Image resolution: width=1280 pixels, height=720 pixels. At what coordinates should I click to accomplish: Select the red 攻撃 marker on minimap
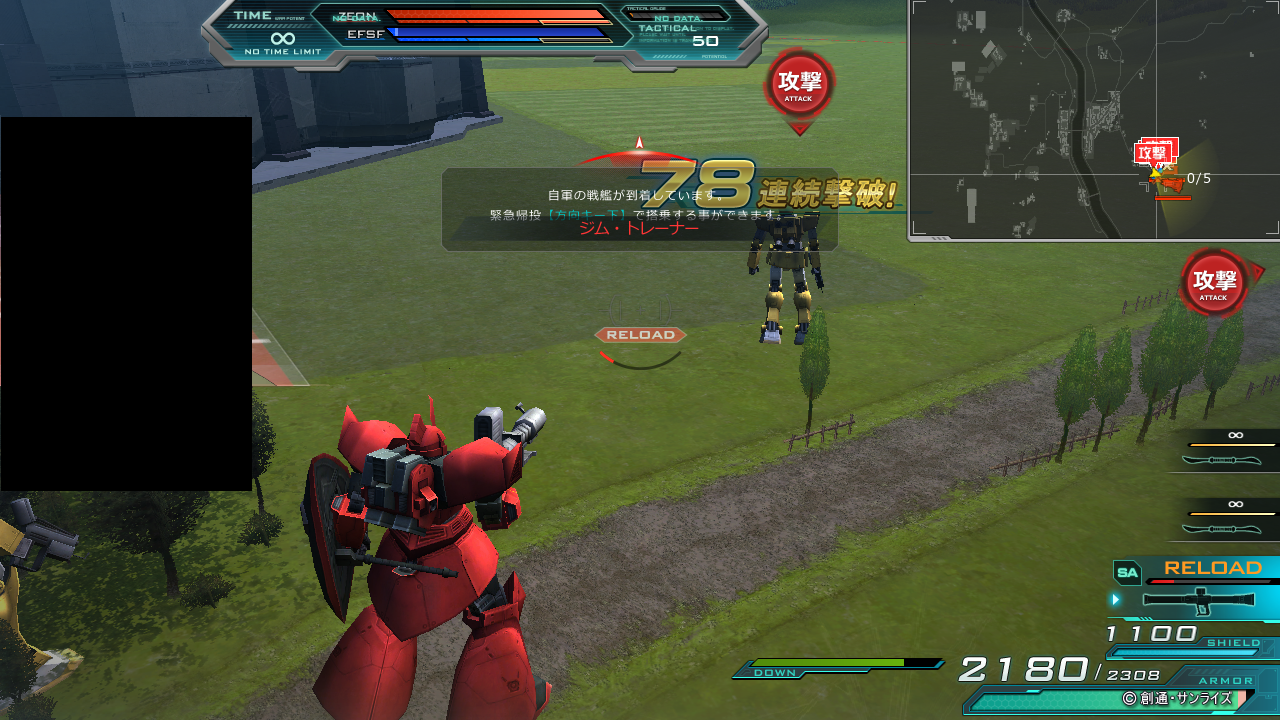pyautogui.click(x=1153, y=153)
